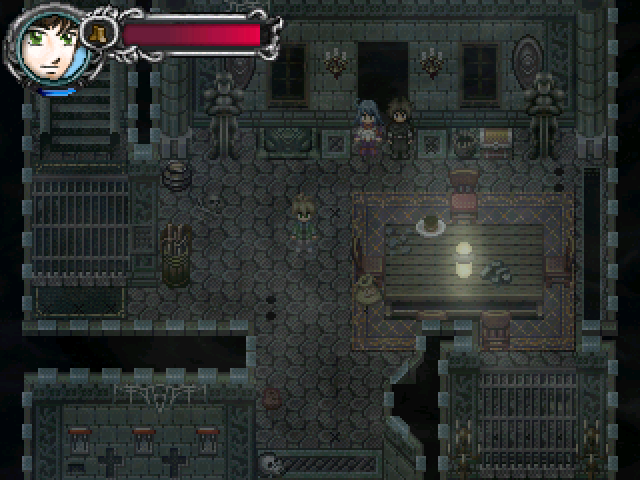Select the golden bell icon beside the portrait
Image resolution: width=640 pixels, height=480 pixels.
(100, 33)
